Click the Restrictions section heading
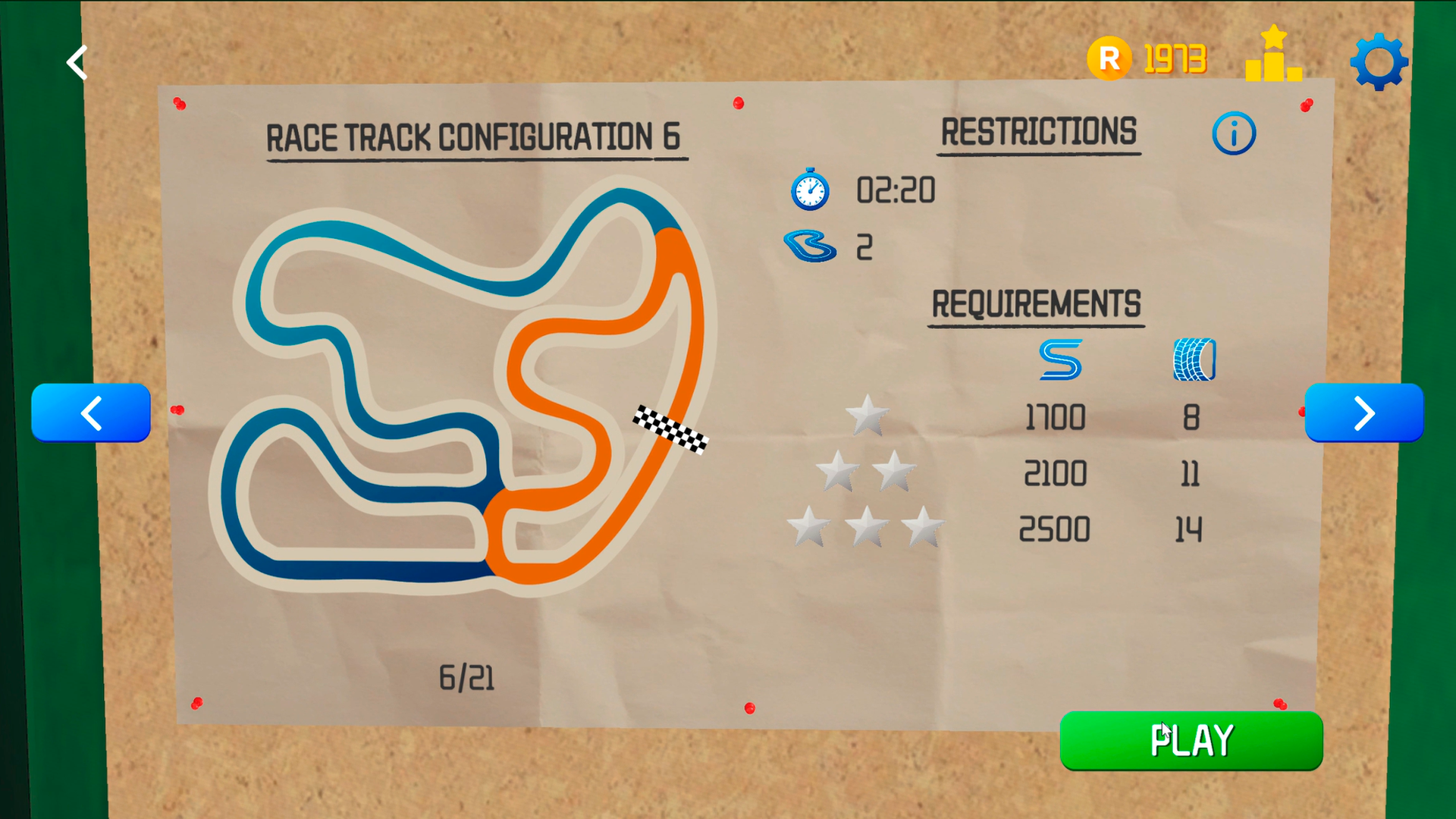1456x819 pixels. pos(1038,130)
